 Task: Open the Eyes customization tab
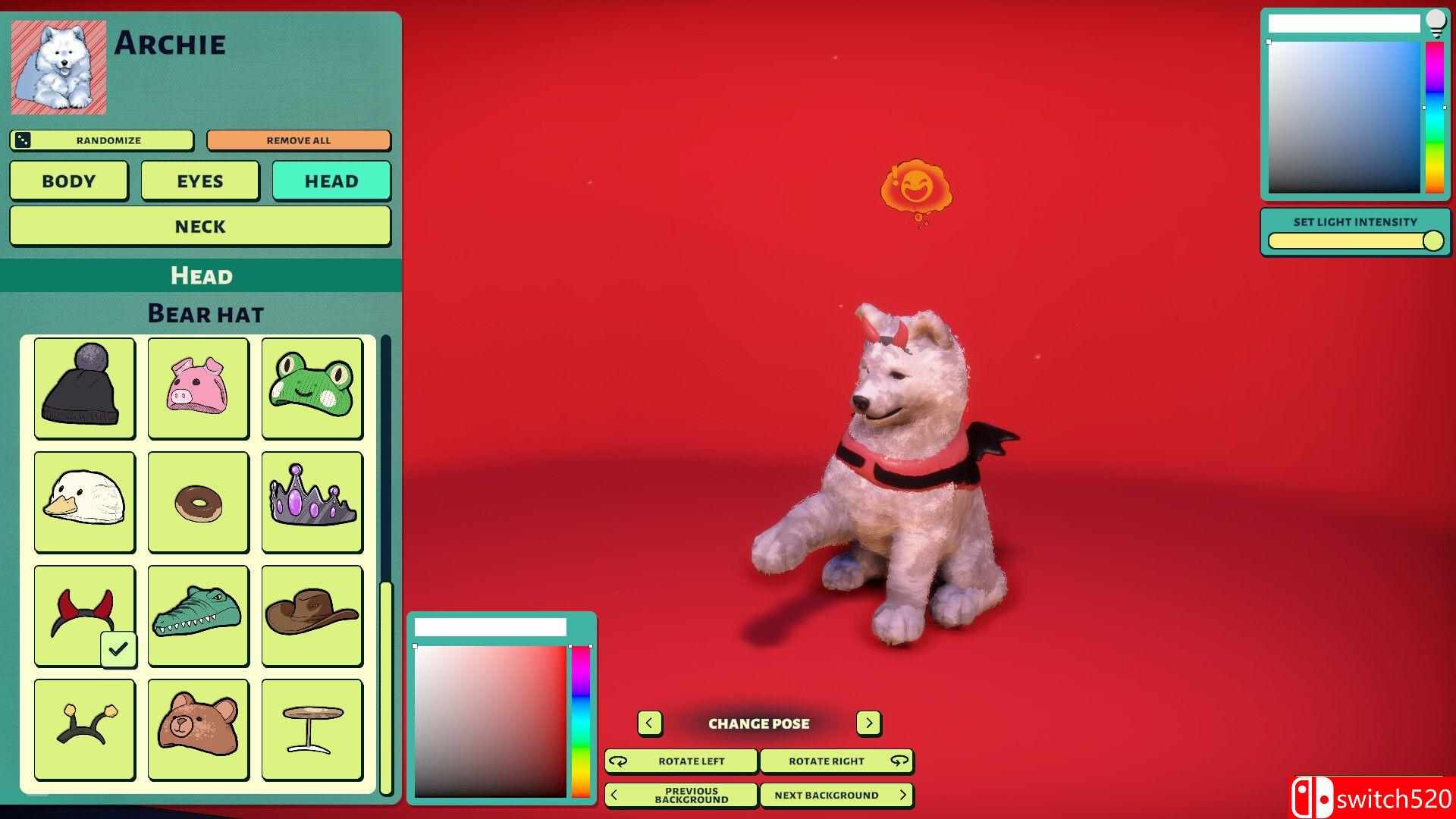pyautogui.click(x=199, y=180)
